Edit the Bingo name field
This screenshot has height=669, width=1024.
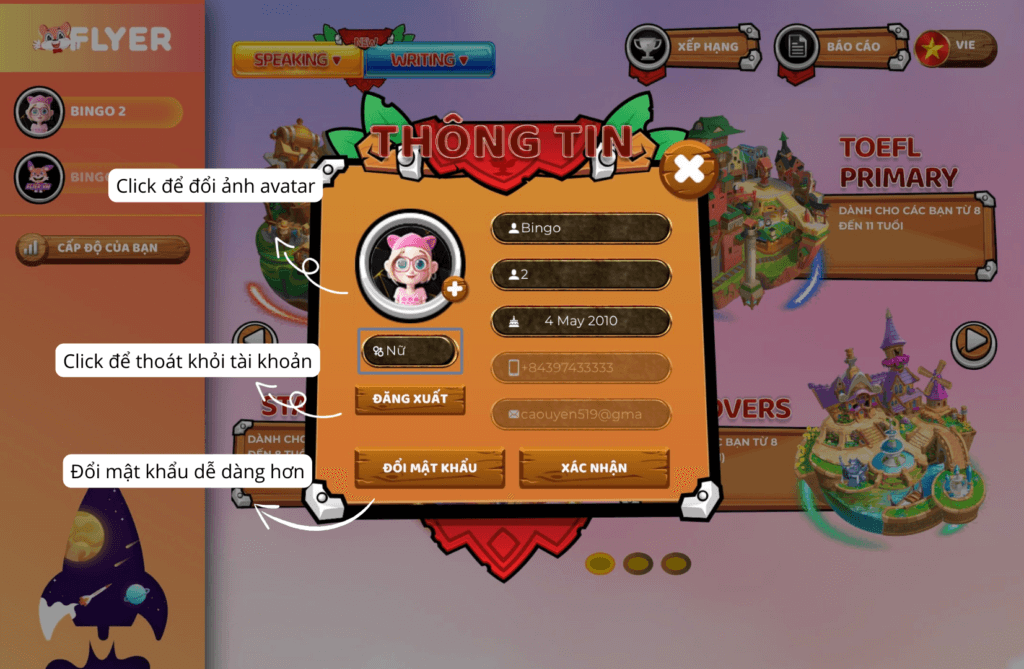(580, 228)
